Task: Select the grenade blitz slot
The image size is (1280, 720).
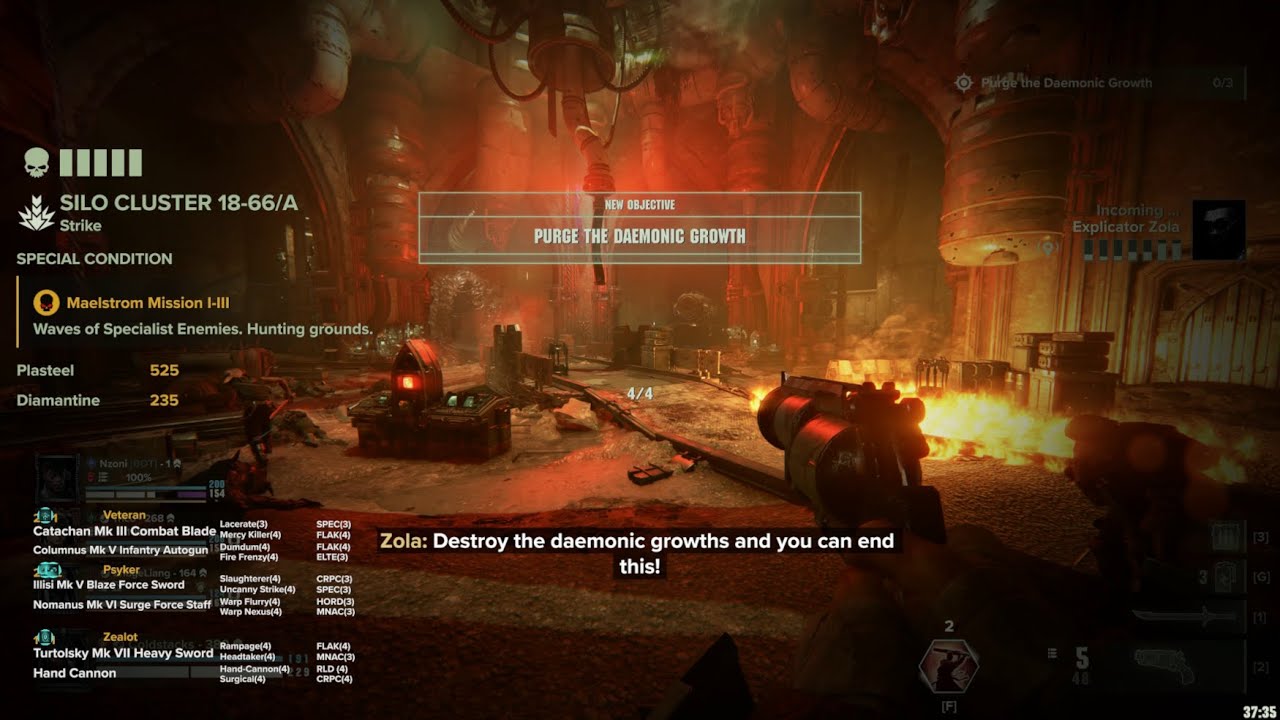Action: 1226,577
